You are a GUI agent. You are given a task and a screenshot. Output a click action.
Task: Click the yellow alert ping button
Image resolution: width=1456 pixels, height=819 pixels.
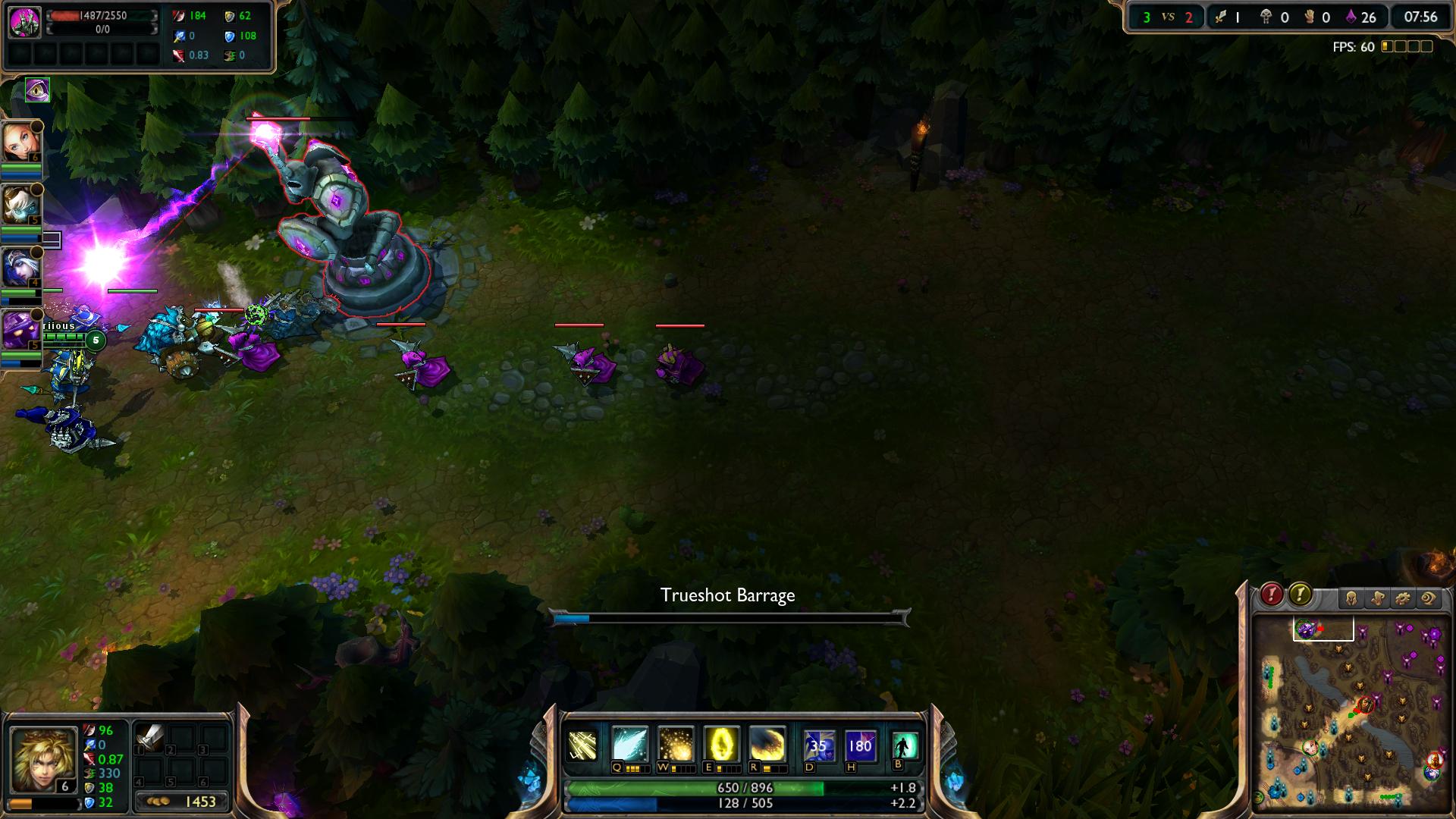(1300, 595)
